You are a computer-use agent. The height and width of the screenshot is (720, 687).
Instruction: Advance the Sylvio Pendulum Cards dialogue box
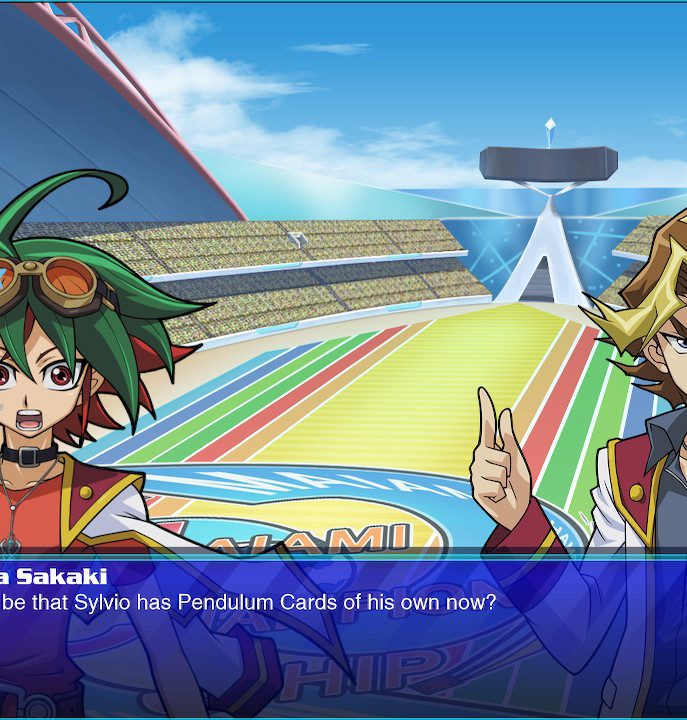[343, 635]
